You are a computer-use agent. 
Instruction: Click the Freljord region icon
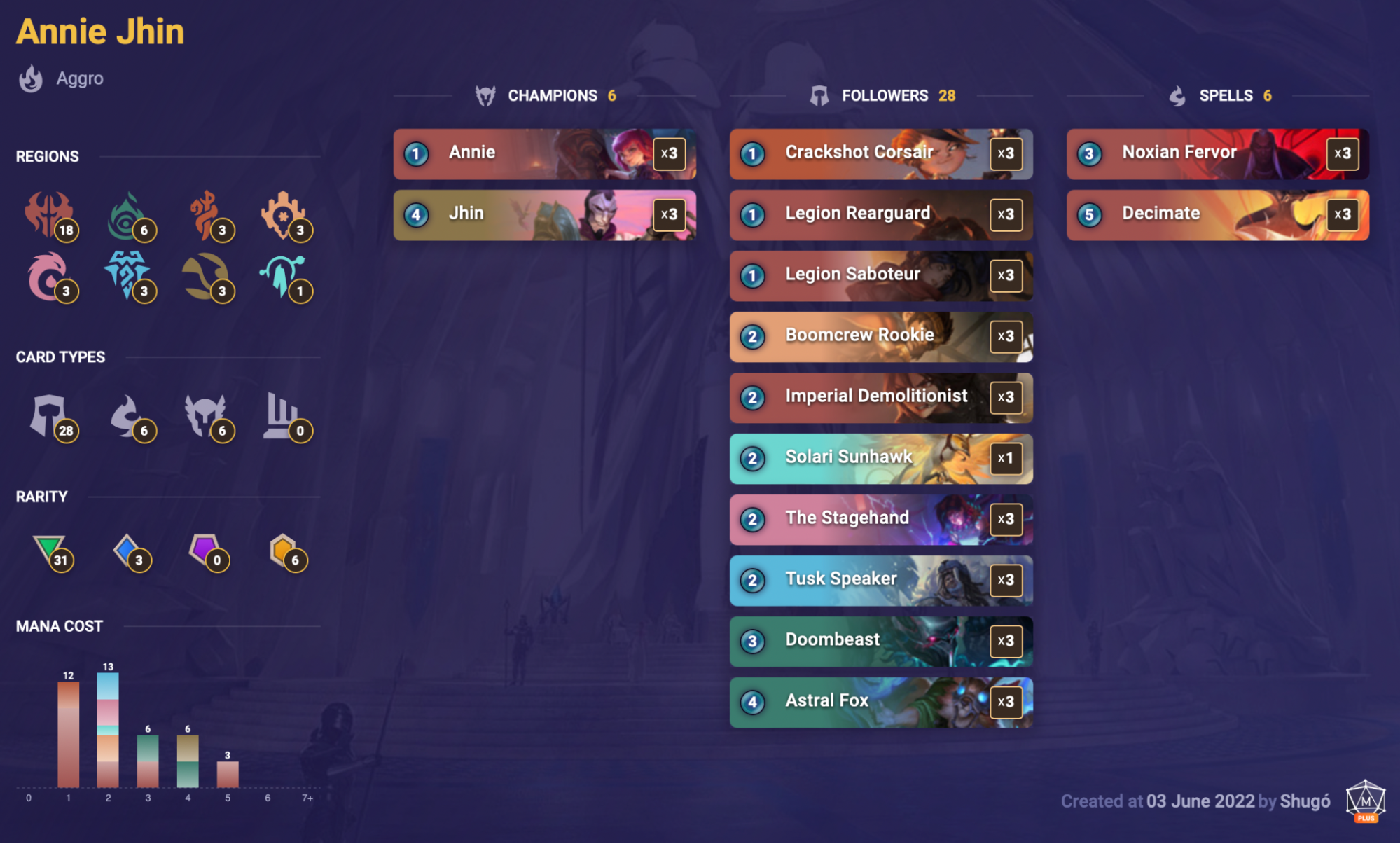coord(132,275)
